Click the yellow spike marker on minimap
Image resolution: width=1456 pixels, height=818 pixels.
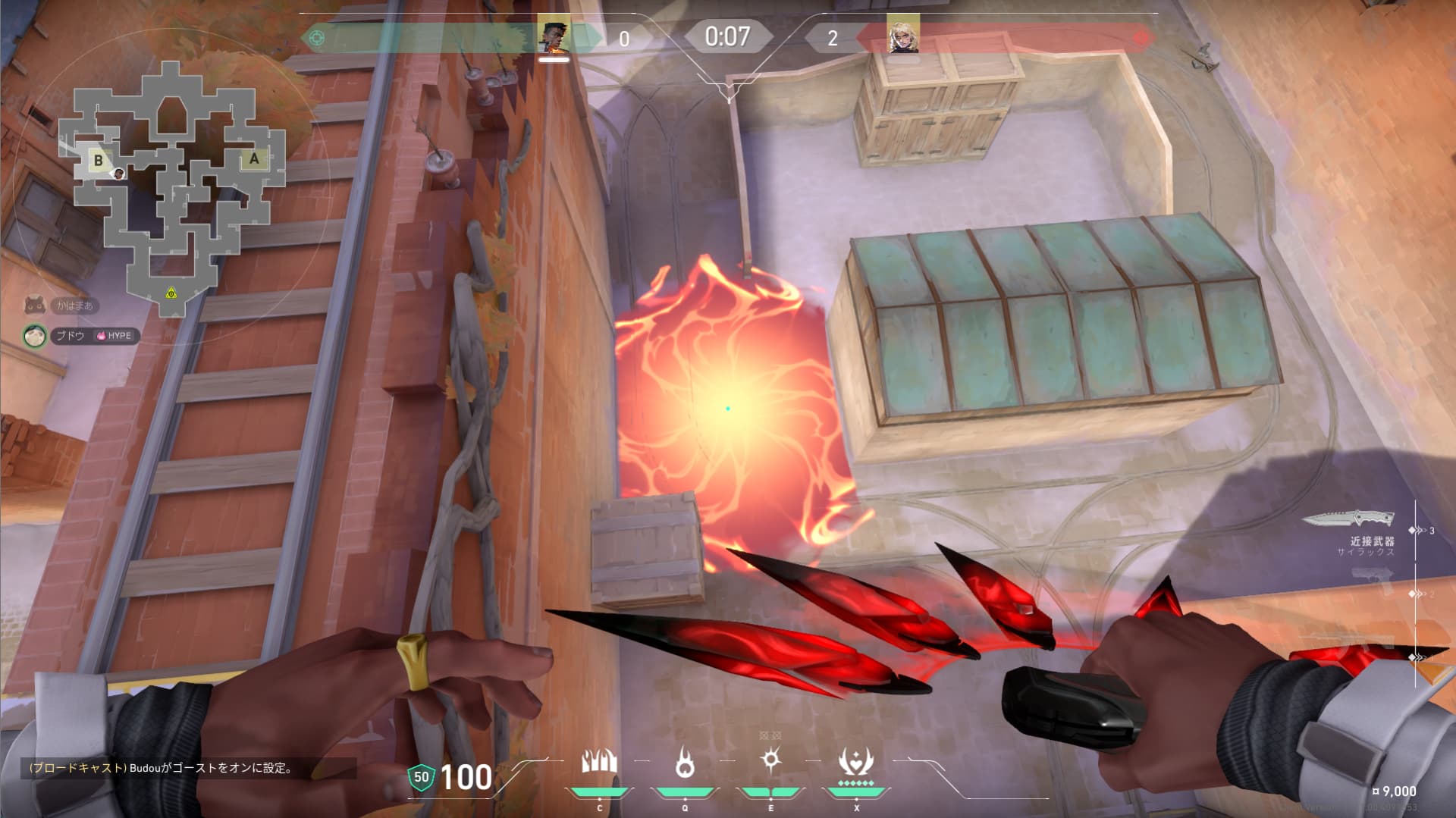click(x=171, y=293)
